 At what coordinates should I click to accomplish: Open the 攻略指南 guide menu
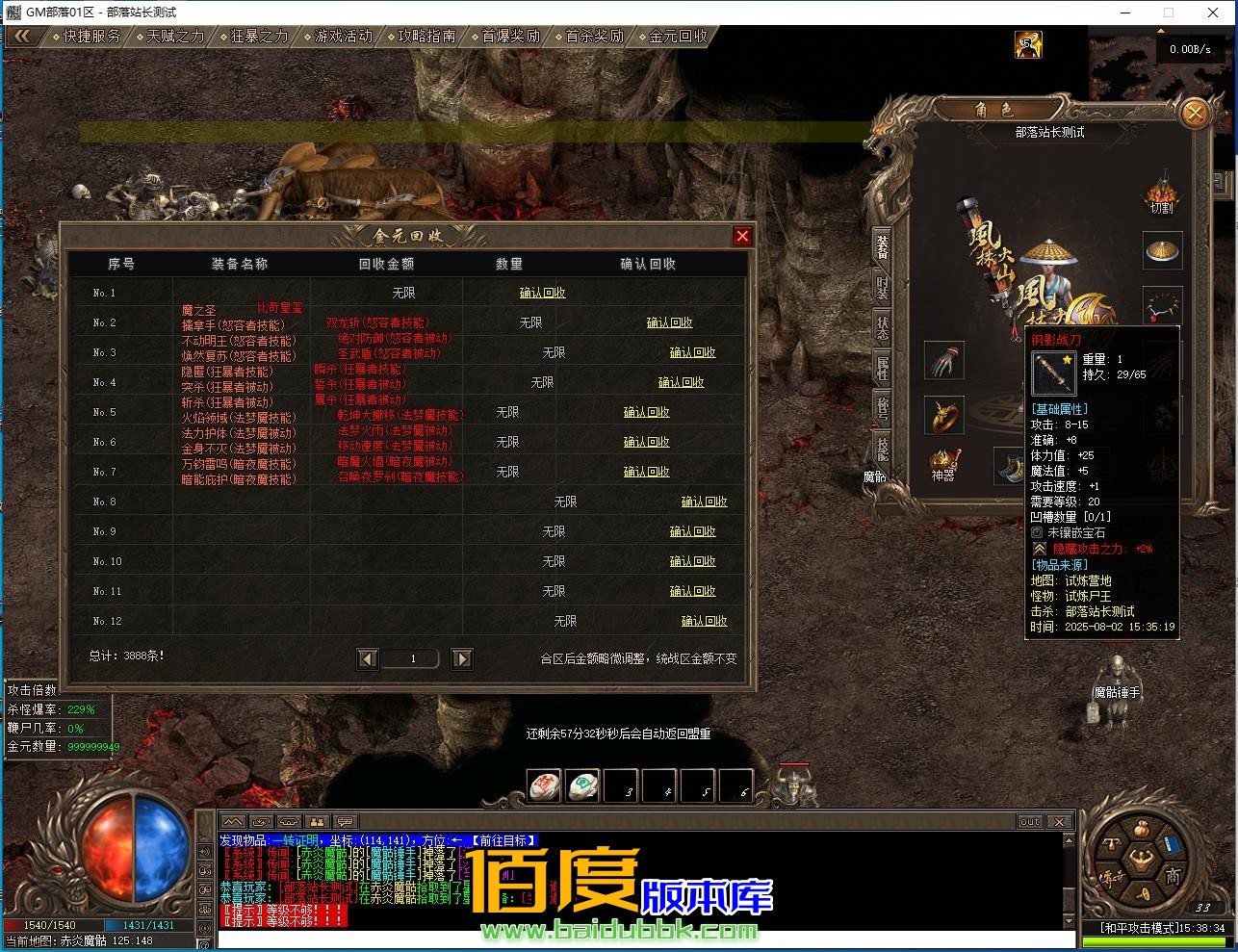[x=426, y=36]
